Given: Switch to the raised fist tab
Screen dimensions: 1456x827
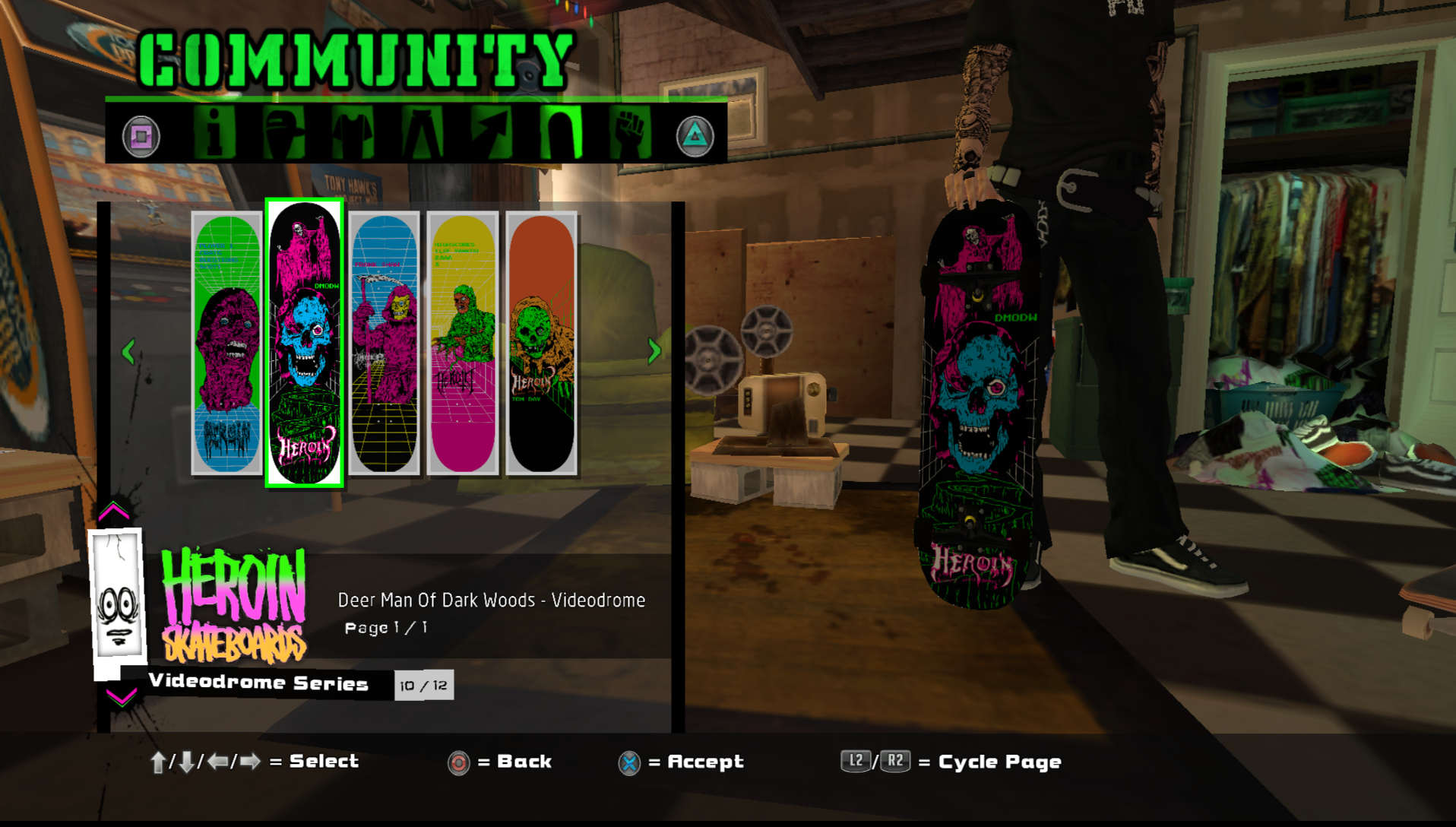Looking at the screenshot, I should 630,134.
